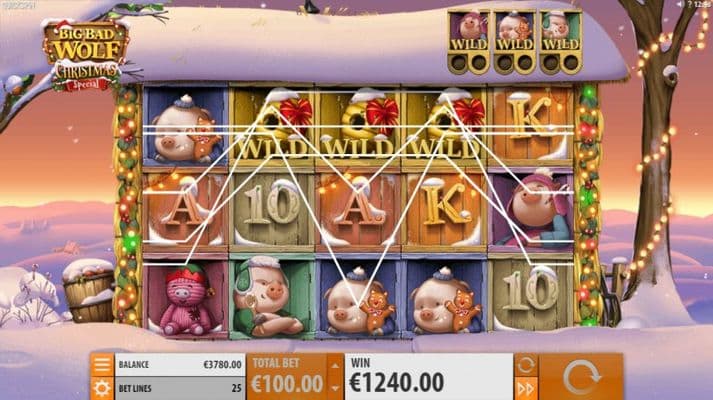Viewport: 713px width, 400px height.
Task: Enable autoplay with the circular arrows button
Action: coord(526,364)
